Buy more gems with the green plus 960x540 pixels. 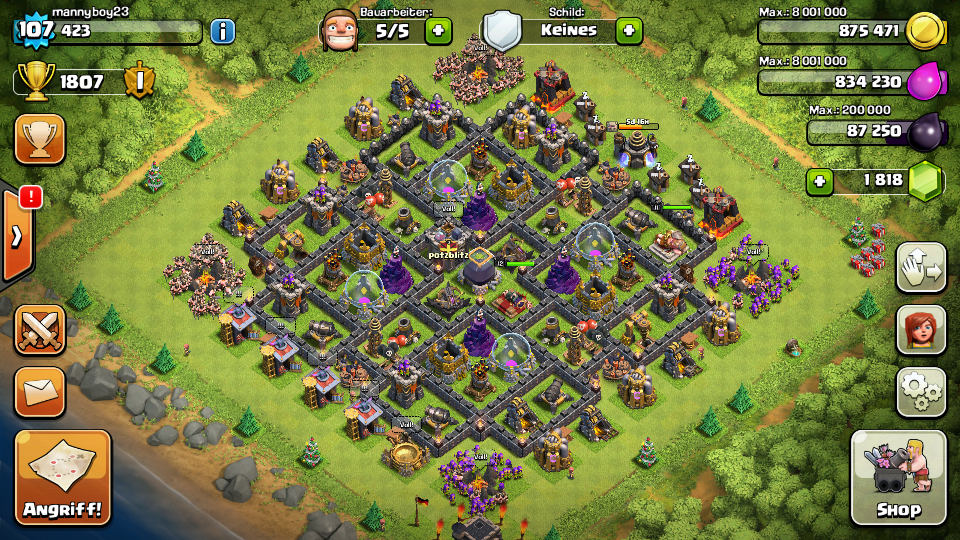820,181
